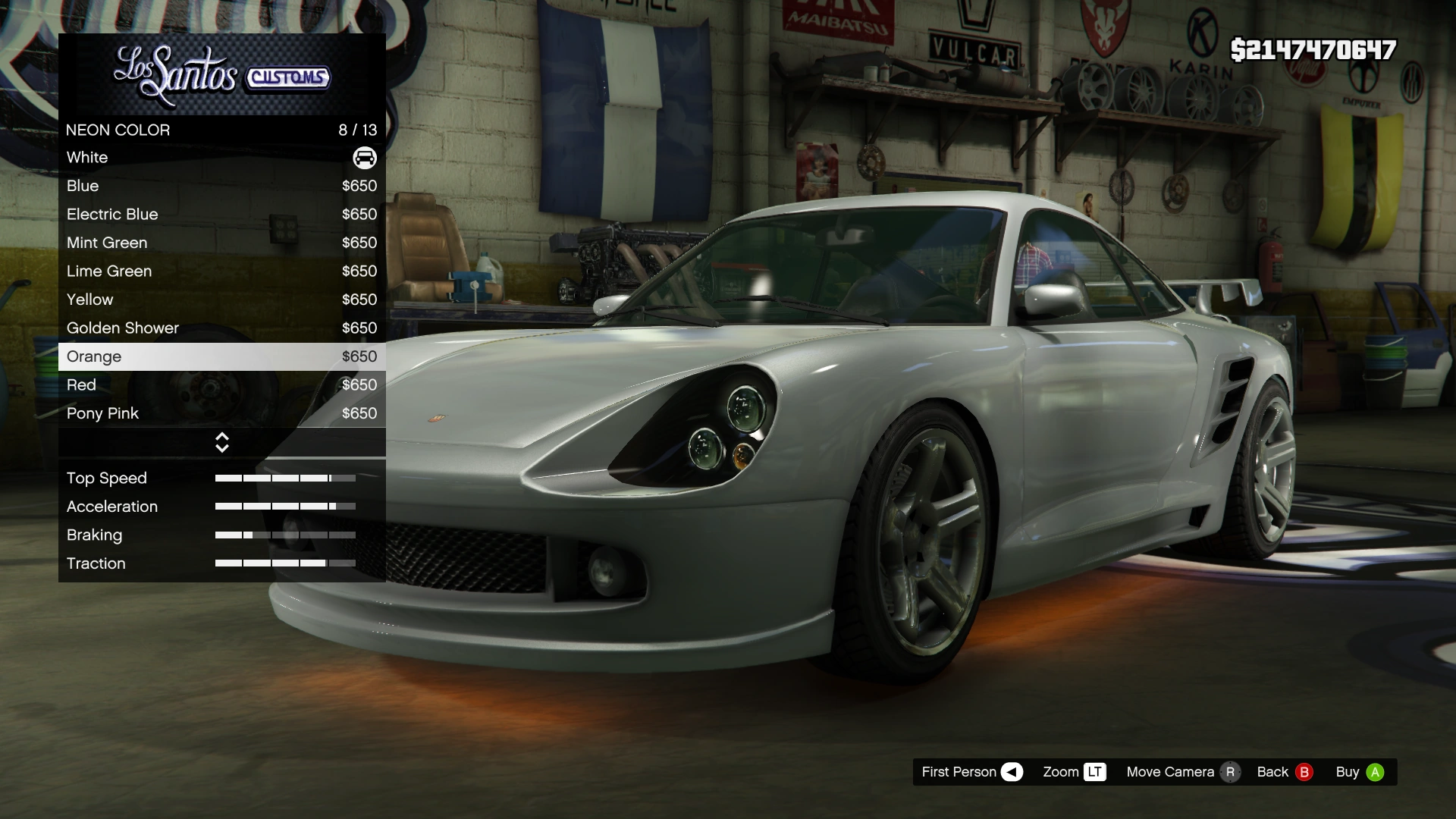Select Red neon color

221,385
